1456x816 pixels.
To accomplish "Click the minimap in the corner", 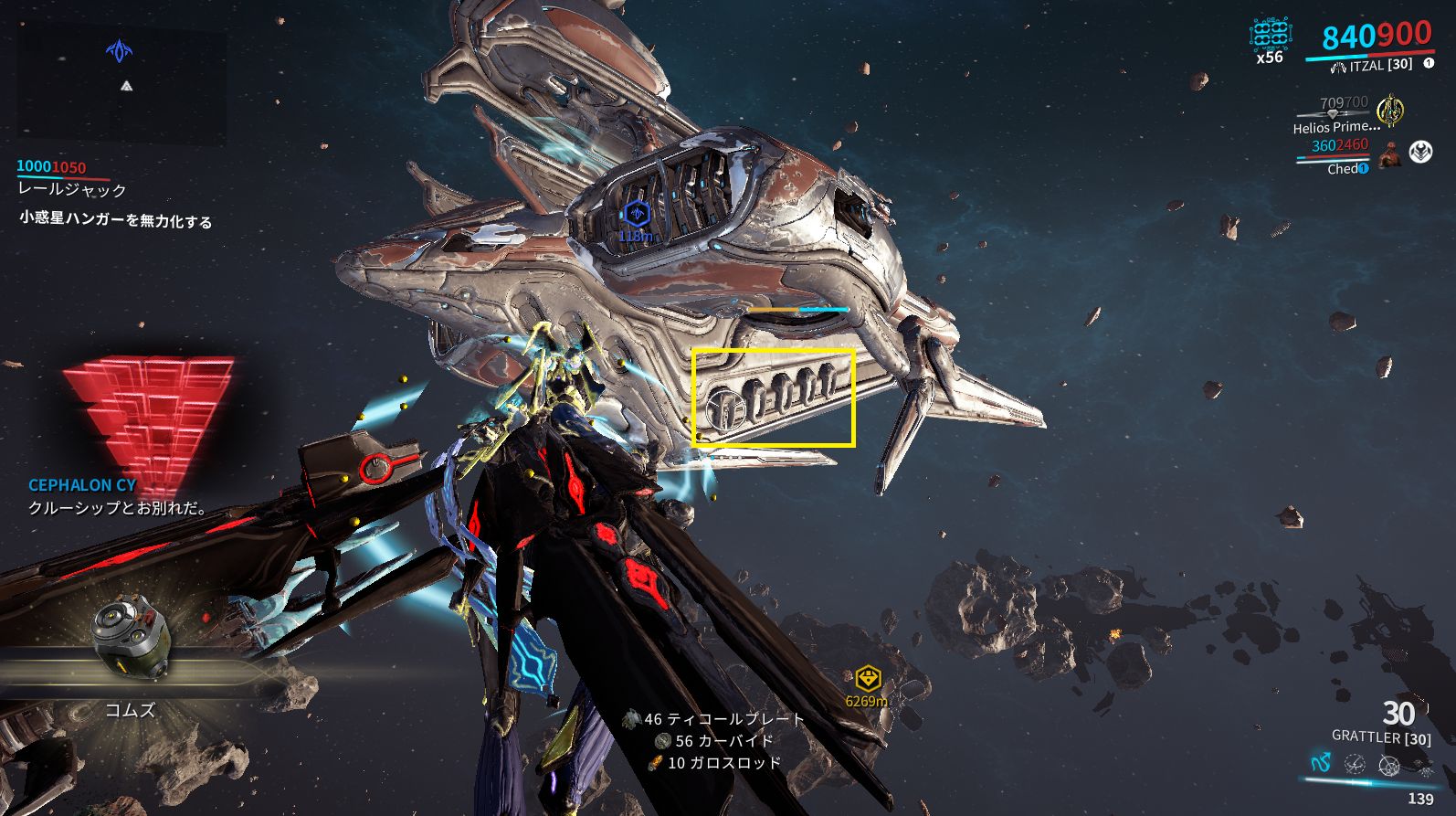I will coord(121,84).
